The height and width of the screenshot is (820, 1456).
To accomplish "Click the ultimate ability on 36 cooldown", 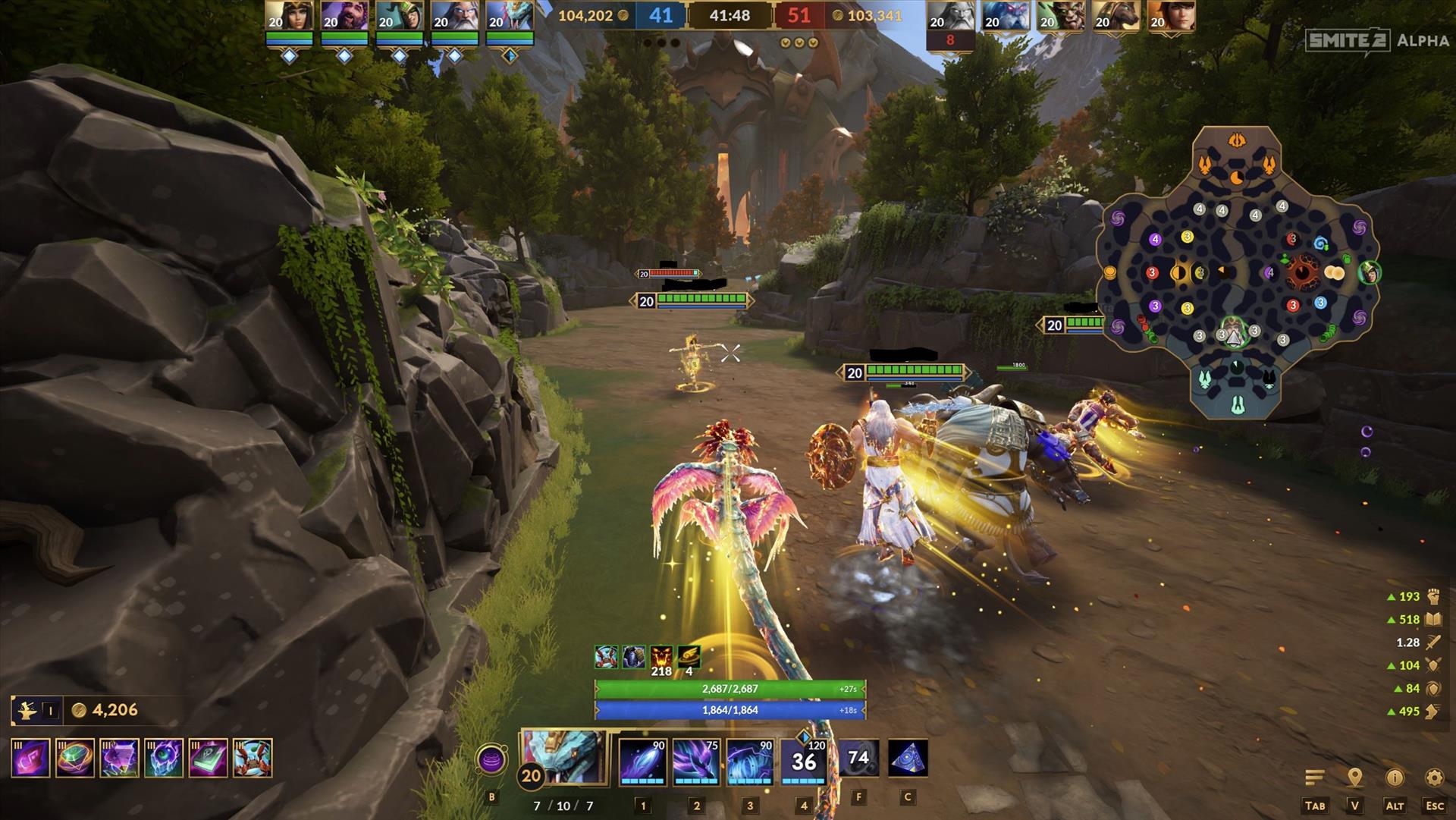I will pos(804,760).
